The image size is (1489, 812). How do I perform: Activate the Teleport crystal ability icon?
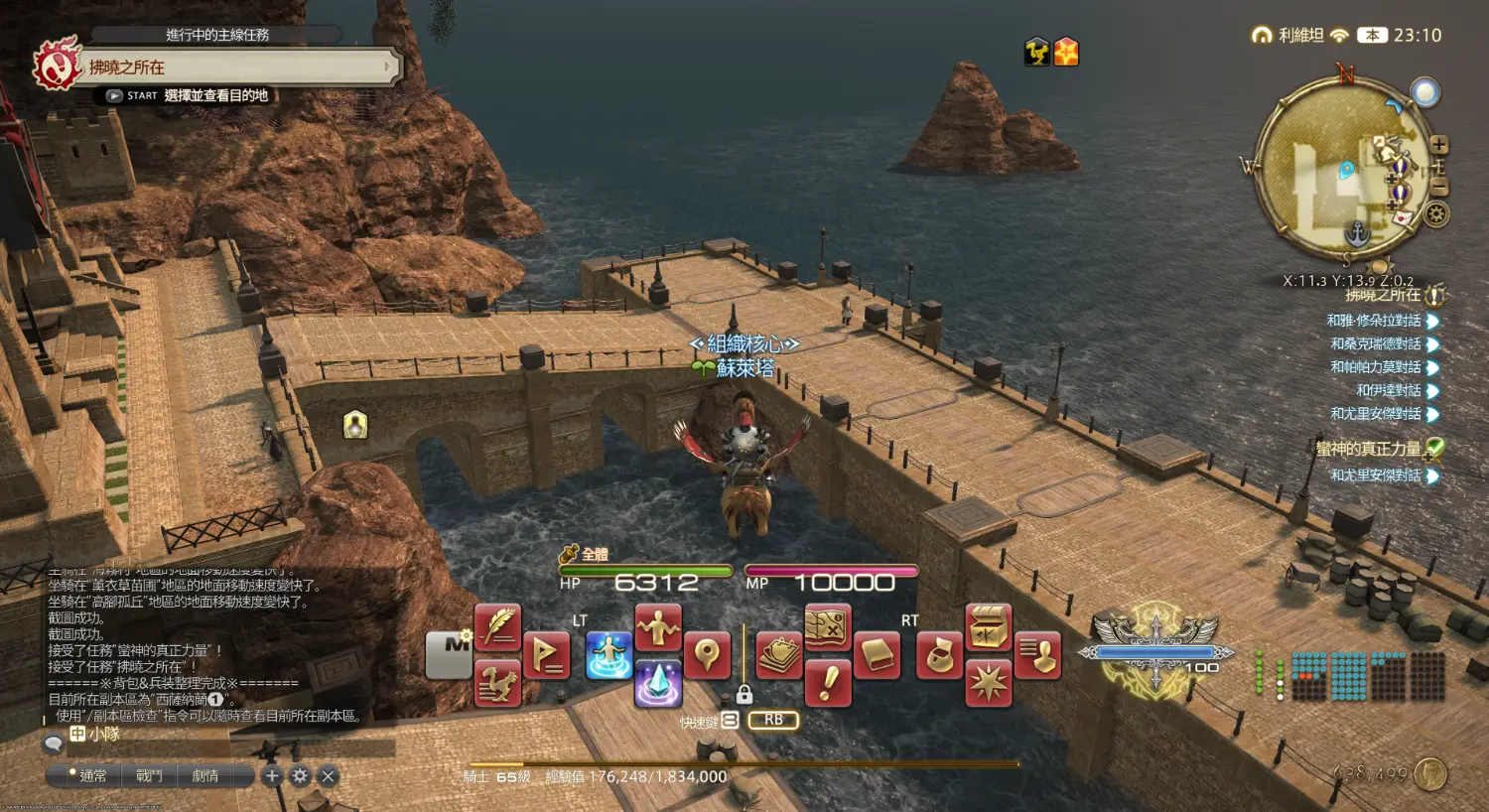[658, 683]
